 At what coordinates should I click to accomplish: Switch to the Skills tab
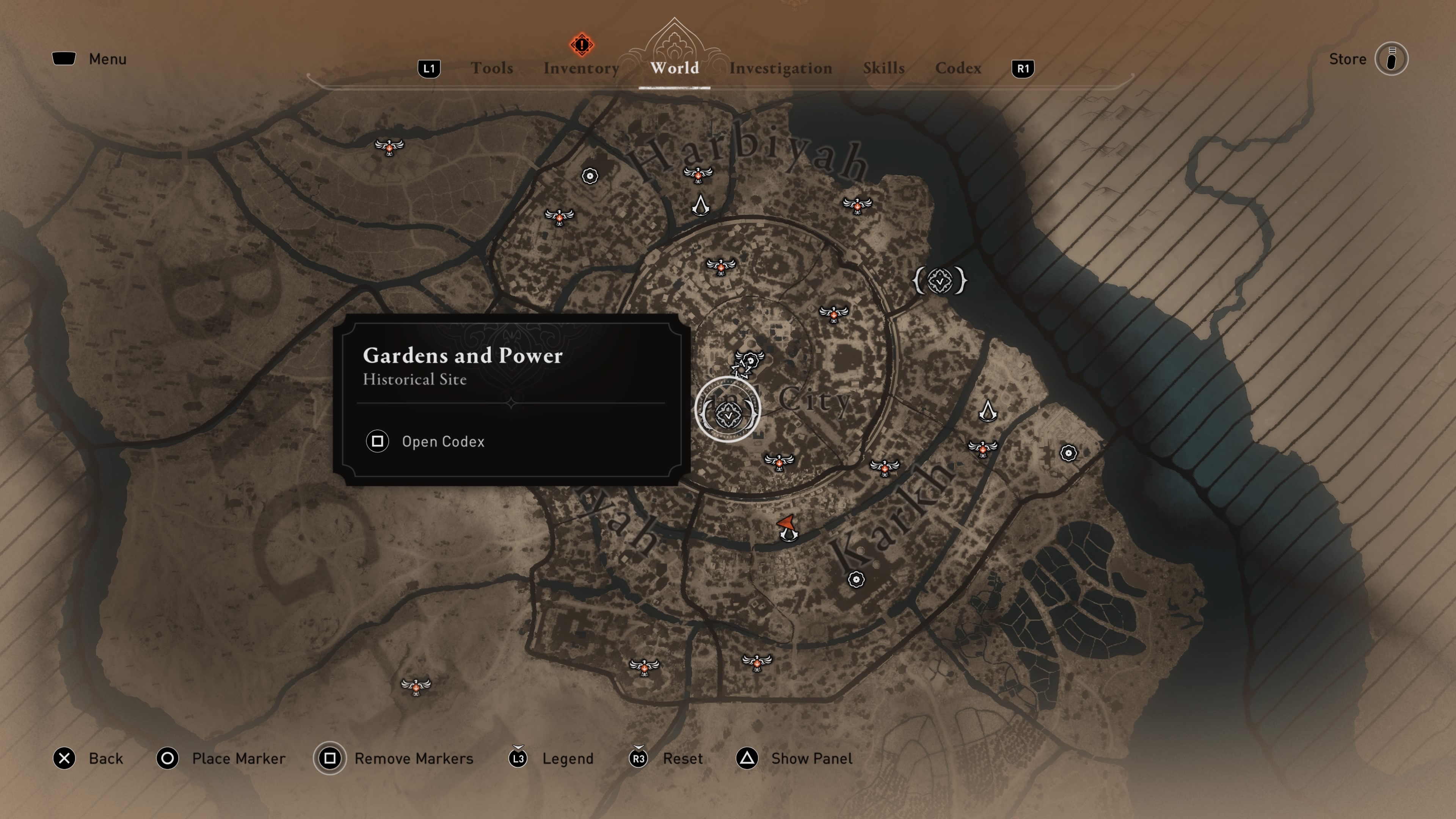point(883,68)
